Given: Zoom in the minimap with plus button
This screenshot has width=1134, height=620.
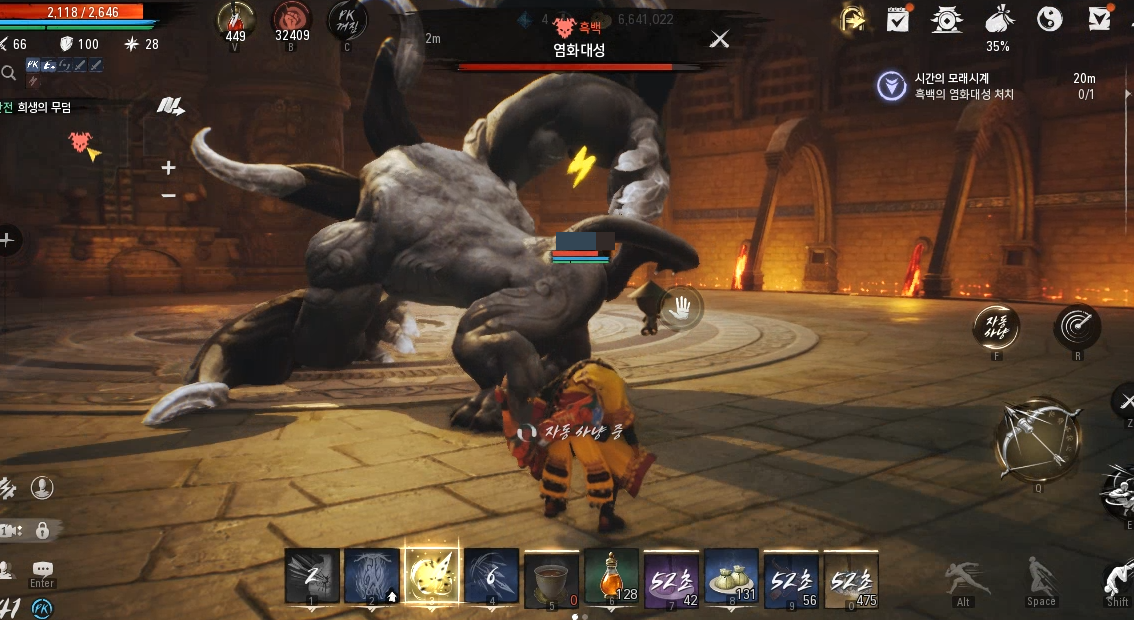Looking at the screenshot, I should [169, 168].
